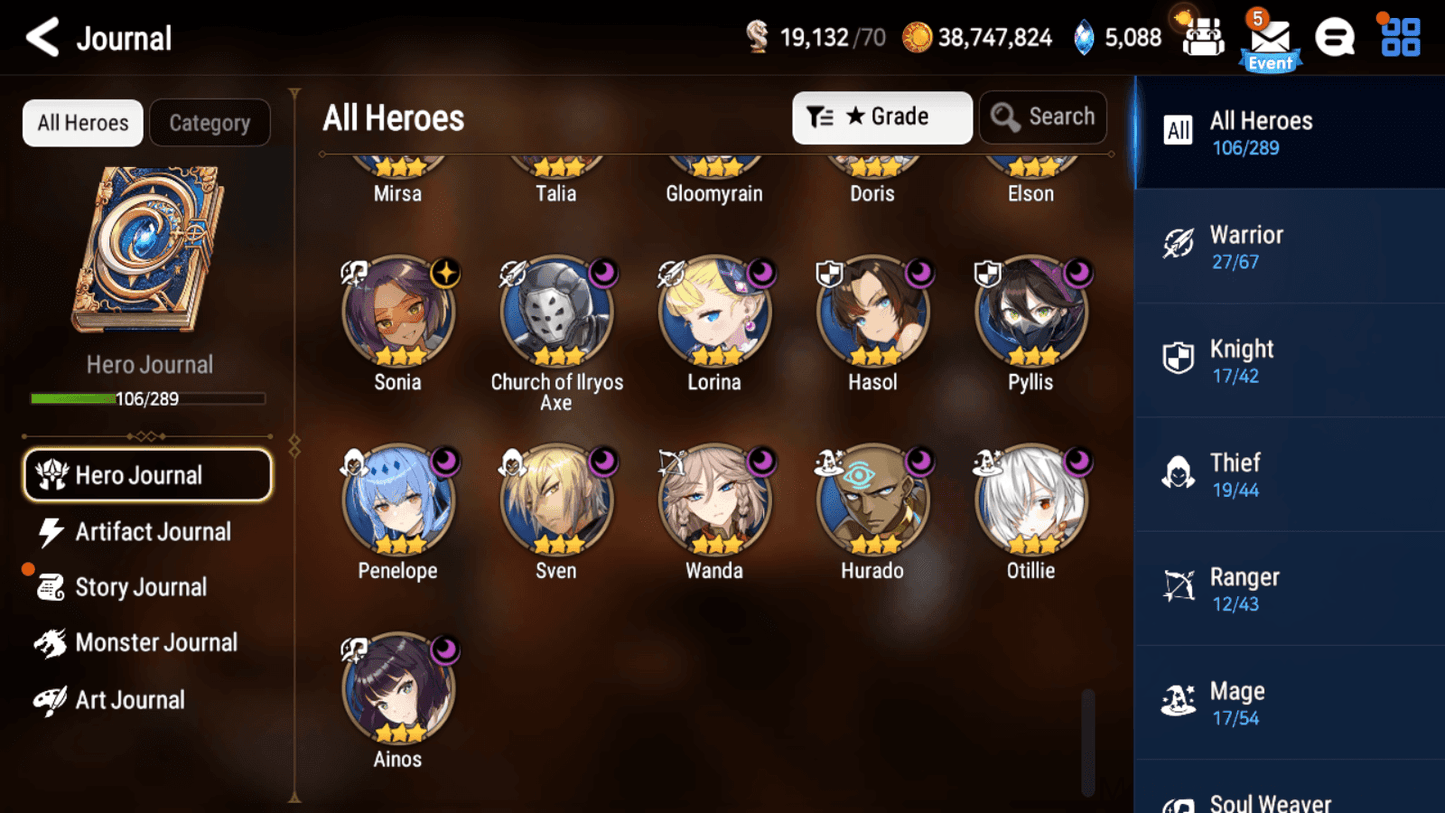Click the supply chest icon in the top bar
The image size is (1445, 813).
coord(1202,36)
